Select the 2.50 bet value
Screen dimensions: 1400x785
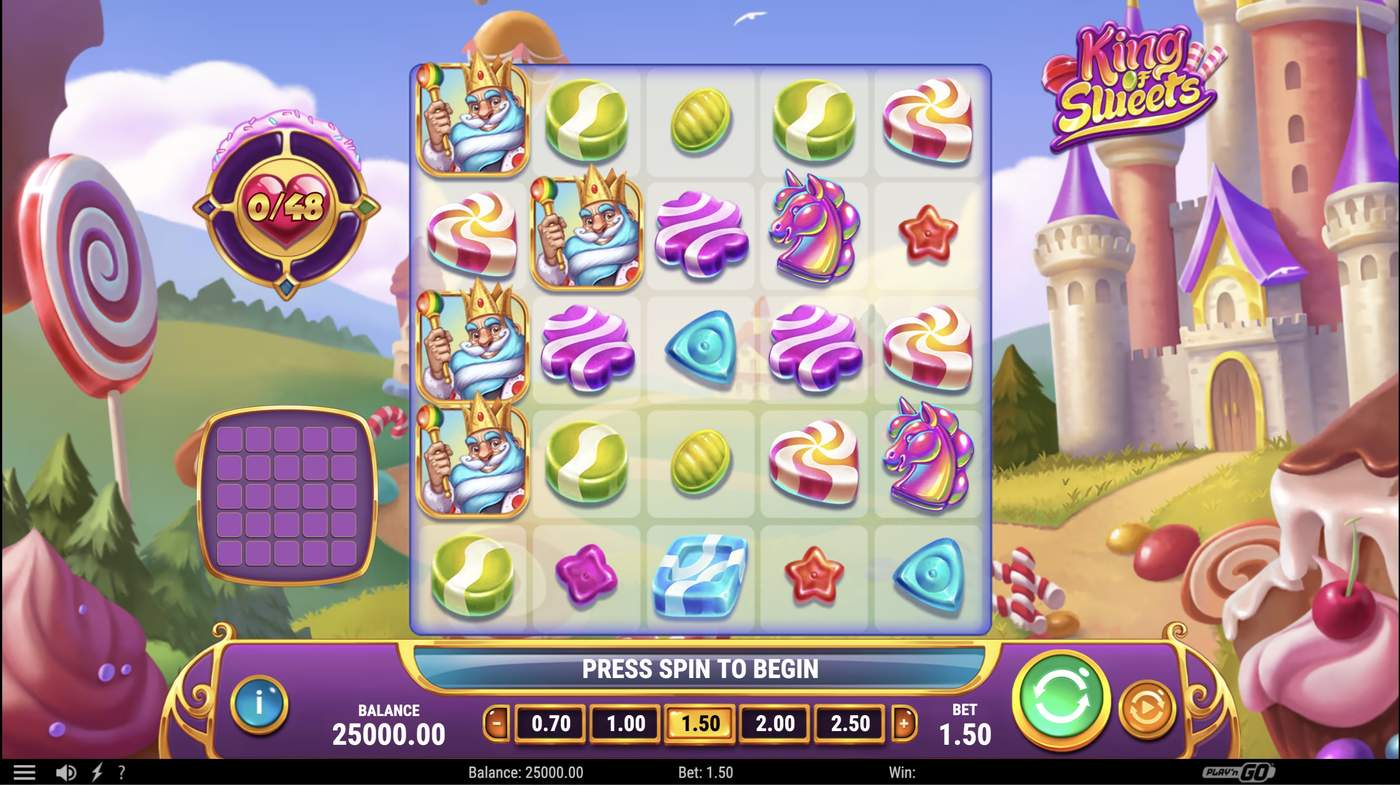(x=849, y=722)
